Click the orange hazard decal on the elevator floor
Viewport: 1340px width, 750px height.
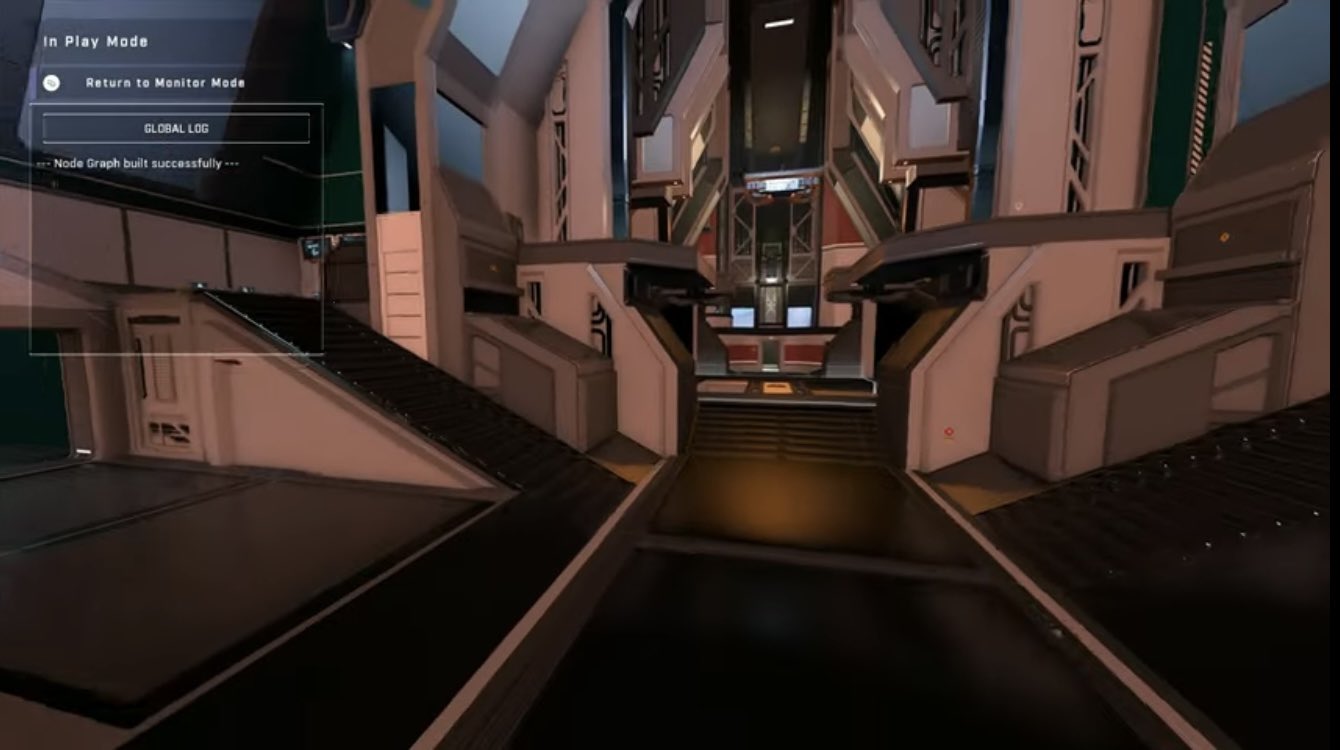[776, 388]
